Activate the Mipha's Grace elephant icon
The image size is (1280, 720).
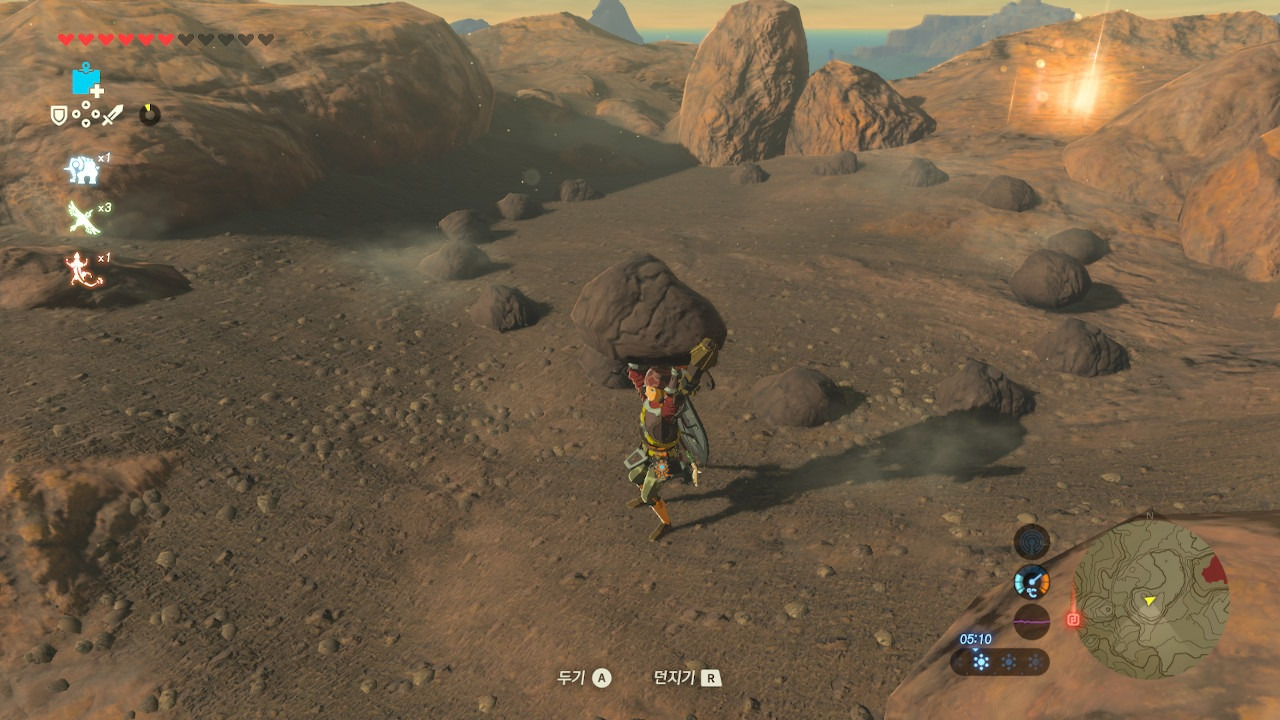82,170
